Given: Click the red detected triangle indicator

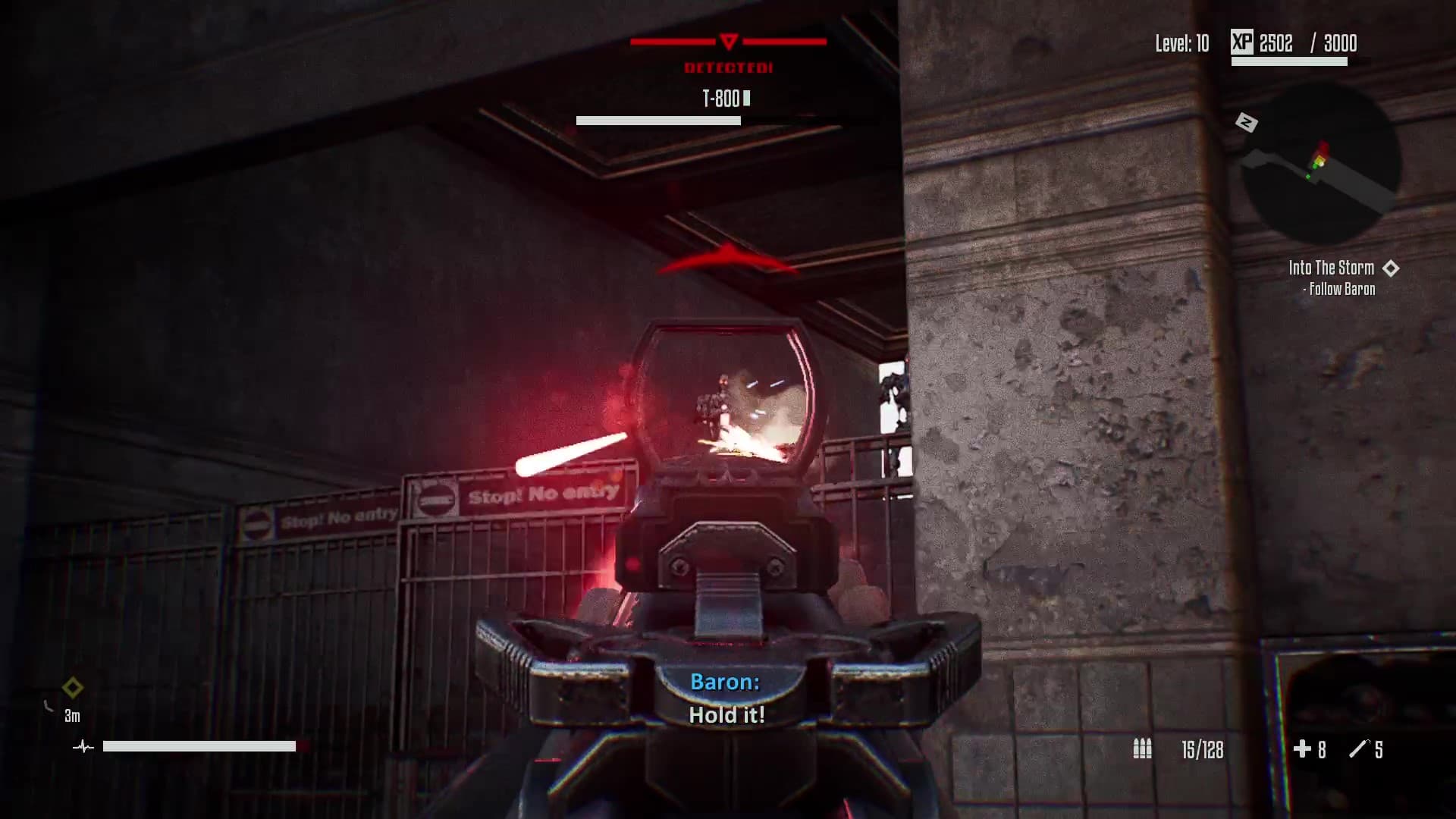Looking at the screenshot, I should 728,41.
